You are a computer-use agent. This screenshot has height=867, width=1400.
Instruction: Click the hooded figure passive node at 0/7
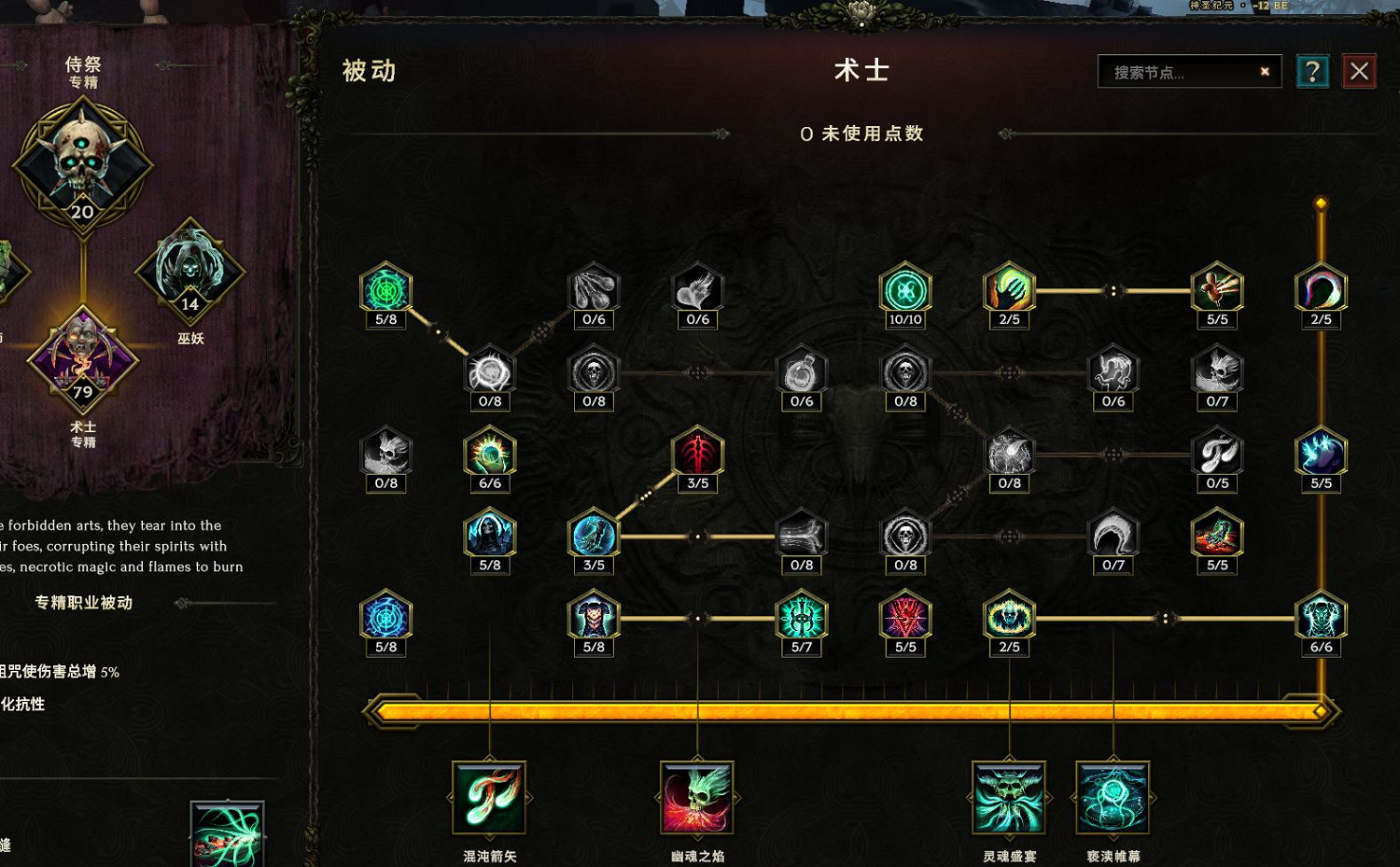(1113, 537)
